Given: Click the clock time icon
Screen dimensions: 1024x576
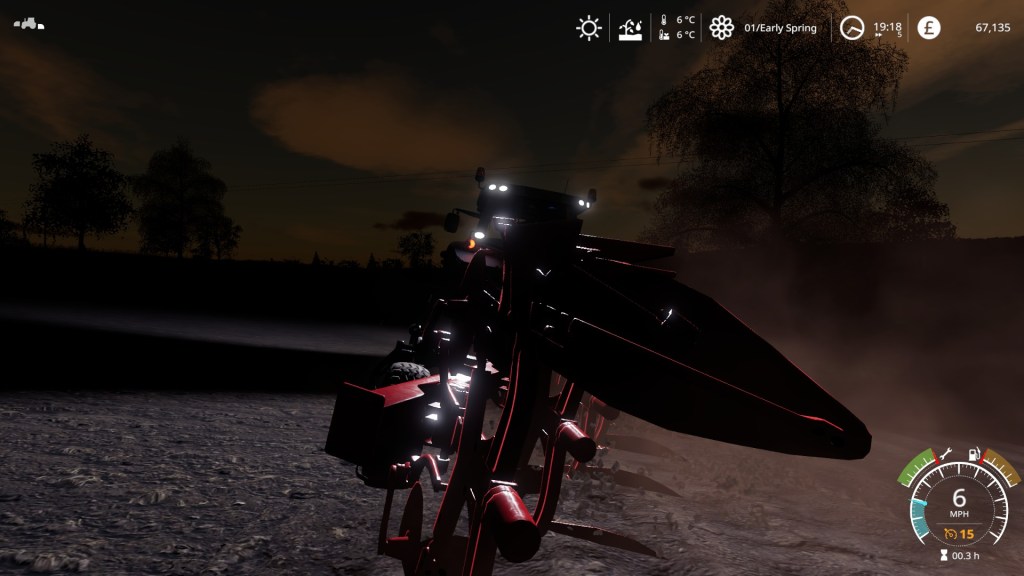Looking at the screenshot, I should click(x=851, y=28).
